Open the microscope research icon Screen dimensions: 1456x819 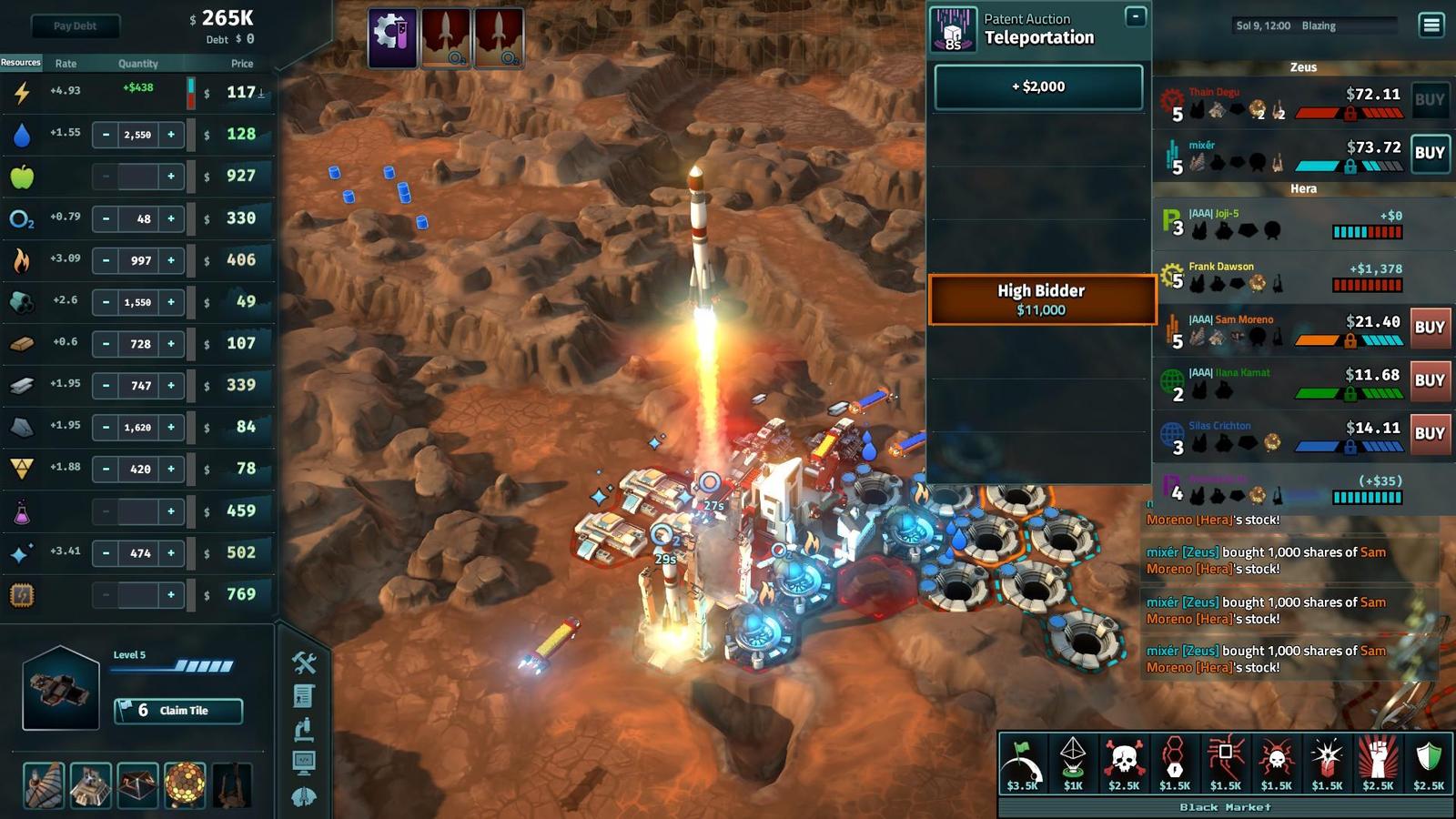(x=304, y=729)
